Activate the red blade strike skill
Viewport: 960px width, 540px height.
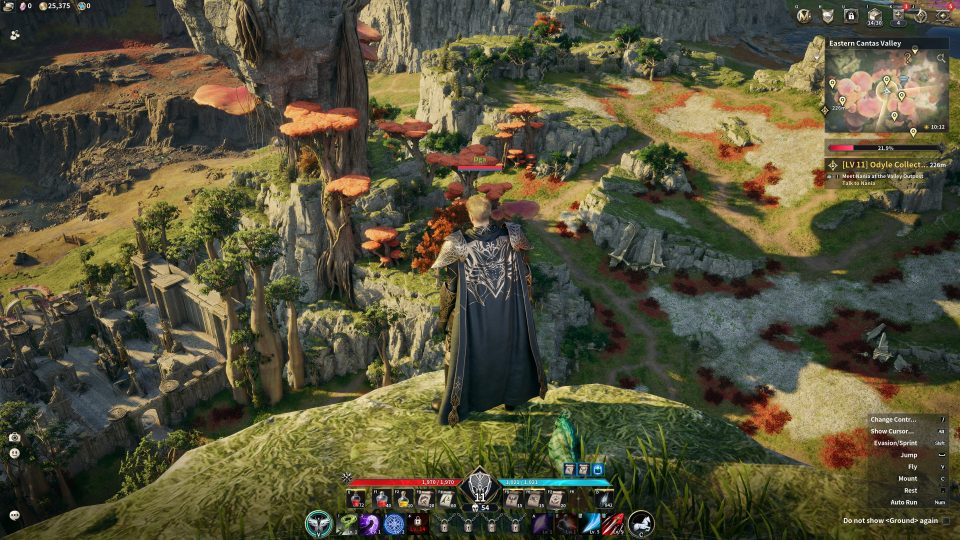click(615, 523)
